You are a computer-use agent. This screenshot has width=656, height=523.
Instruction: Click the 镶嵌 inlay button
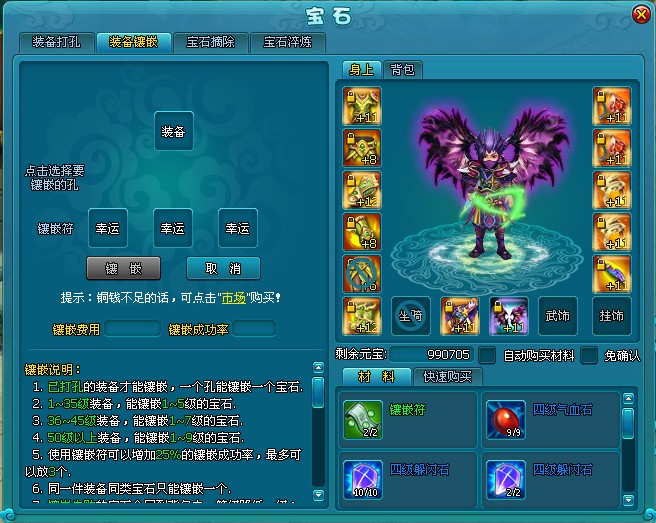point(123,268)
